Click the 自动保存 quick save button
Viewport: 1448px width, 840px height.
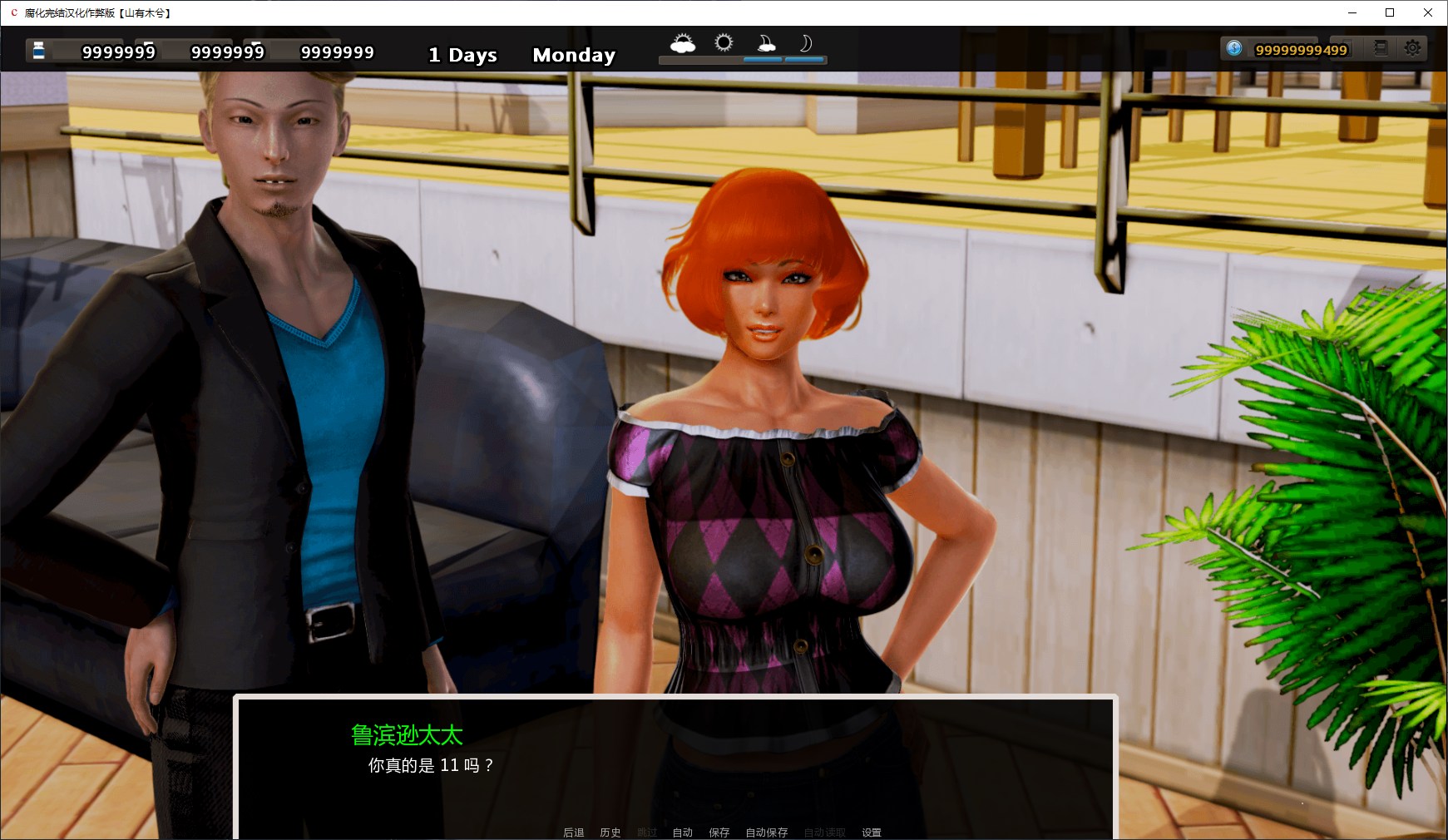tap(766, 832)
